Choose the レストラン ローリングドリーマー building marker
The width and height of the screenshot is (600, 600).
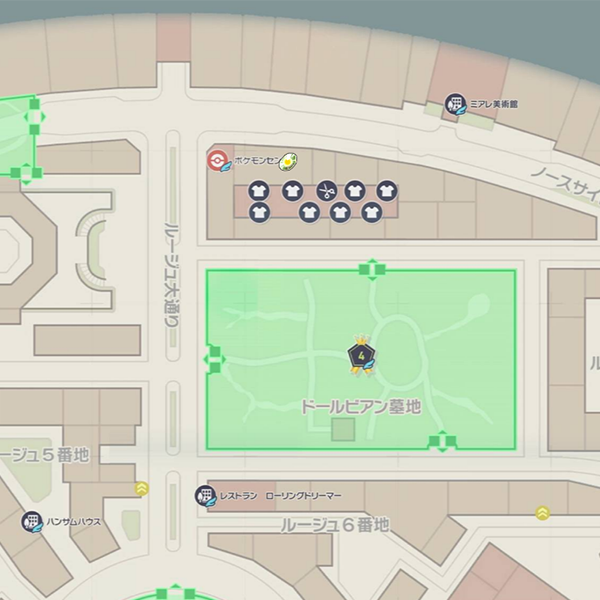205,496
